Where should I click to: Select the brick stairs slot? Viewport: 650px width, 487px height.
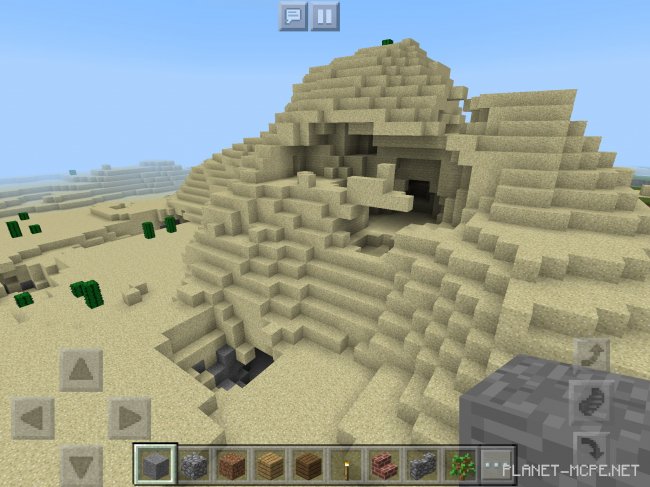(383, 465)
